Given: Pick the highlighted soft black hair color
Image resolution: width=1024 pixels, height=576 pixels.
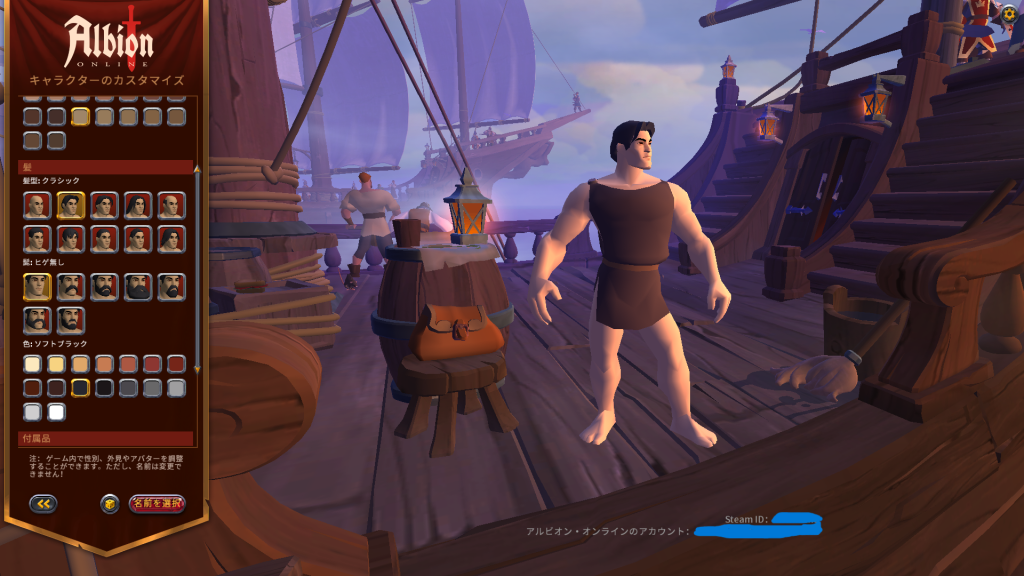Looking at the screenshot, I should coord(80,388).
